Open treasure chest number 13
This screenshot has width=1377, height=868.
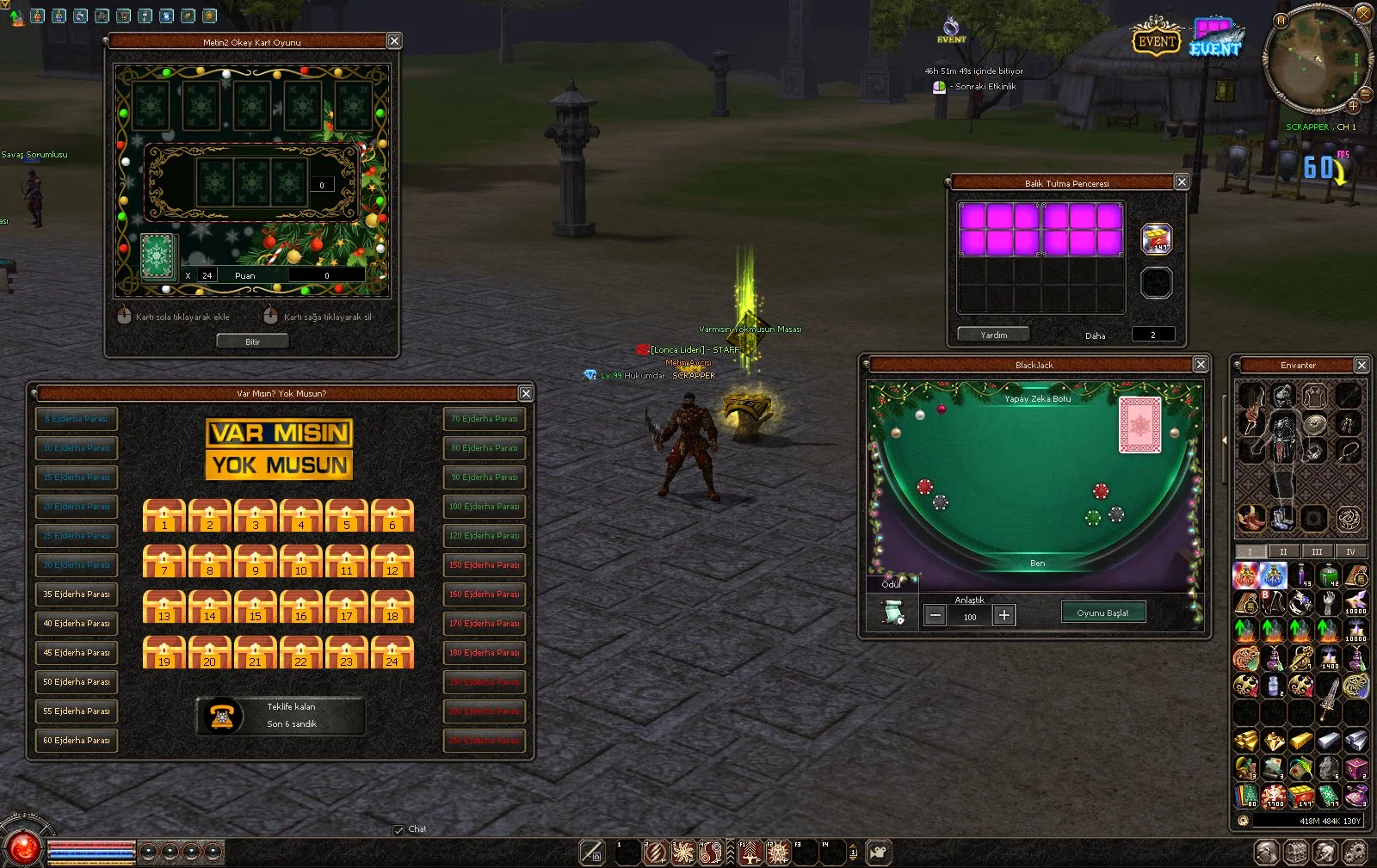(164, 606)
